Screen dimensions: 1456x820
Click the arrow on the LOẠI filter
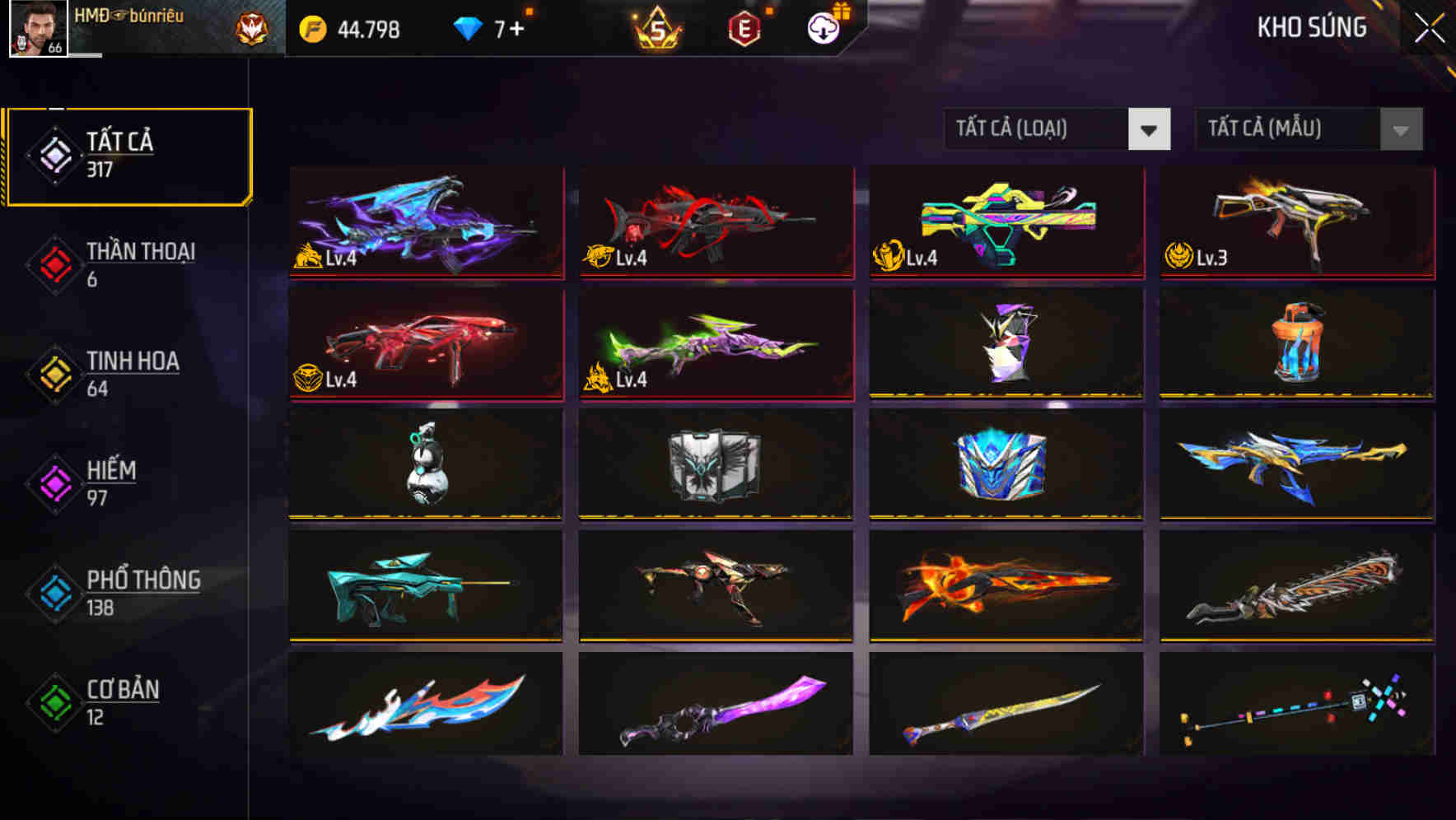[x=1150, y=129]
